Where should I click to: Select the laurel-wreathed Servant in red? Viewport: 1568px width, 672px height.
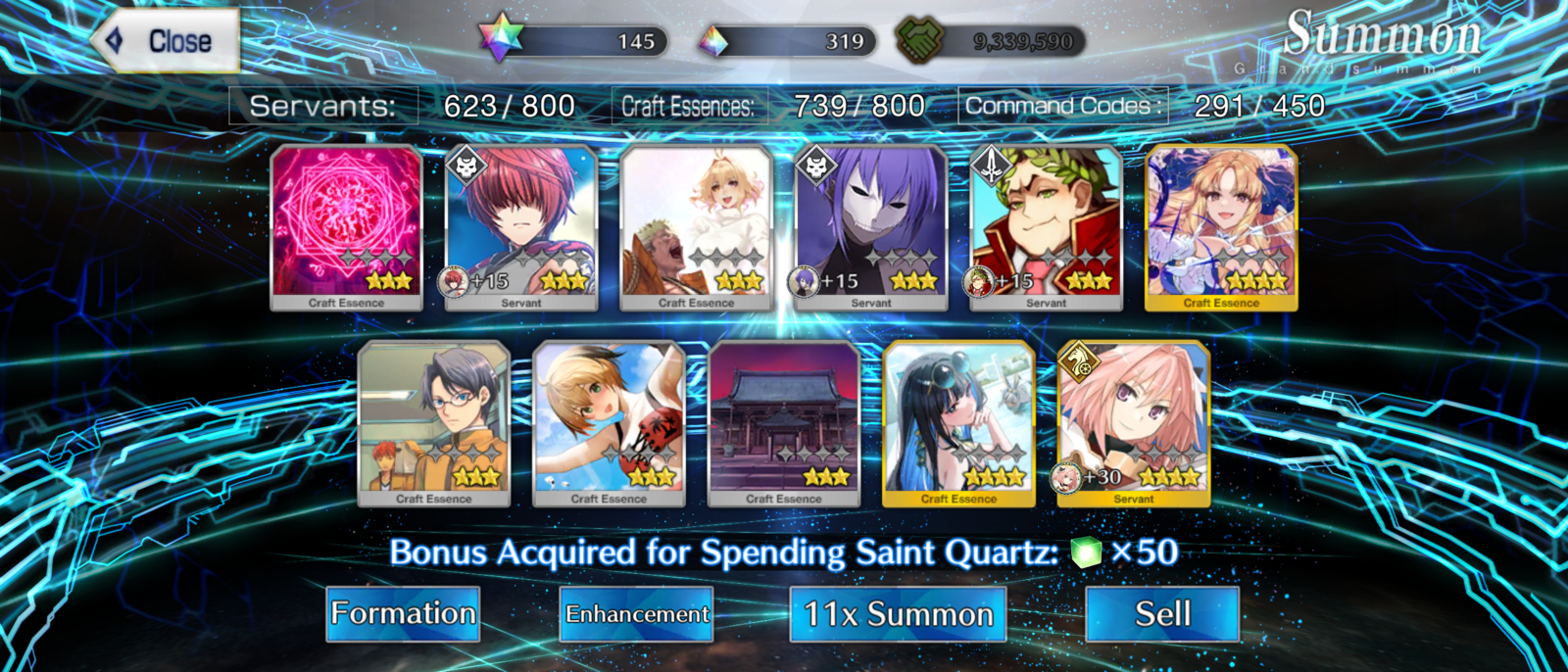1046,227
